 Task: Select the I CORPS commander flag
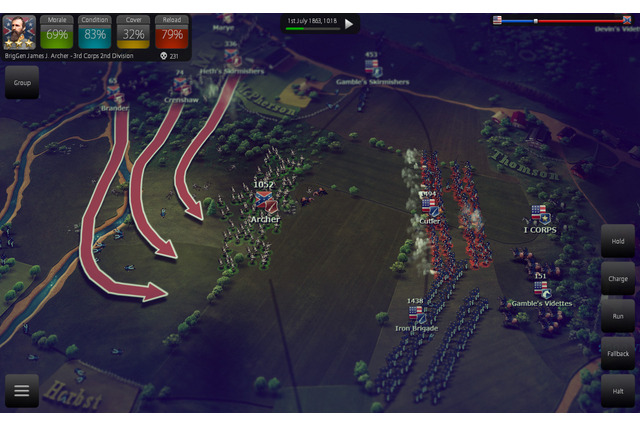point(540,214)
